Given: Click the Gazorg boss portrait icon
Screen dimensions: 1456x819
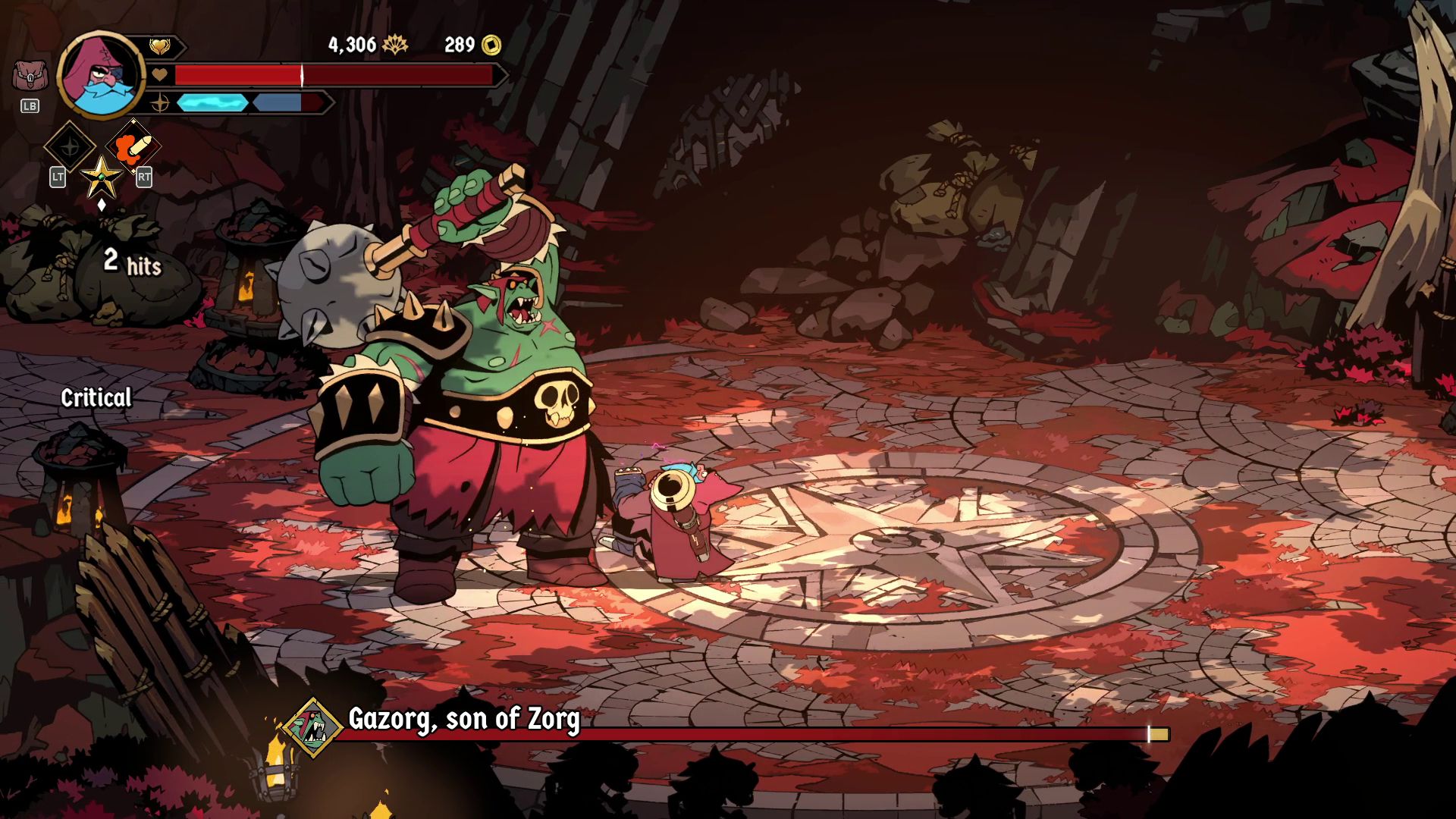Looking at the screenshot, I should [x=314, y=728].
